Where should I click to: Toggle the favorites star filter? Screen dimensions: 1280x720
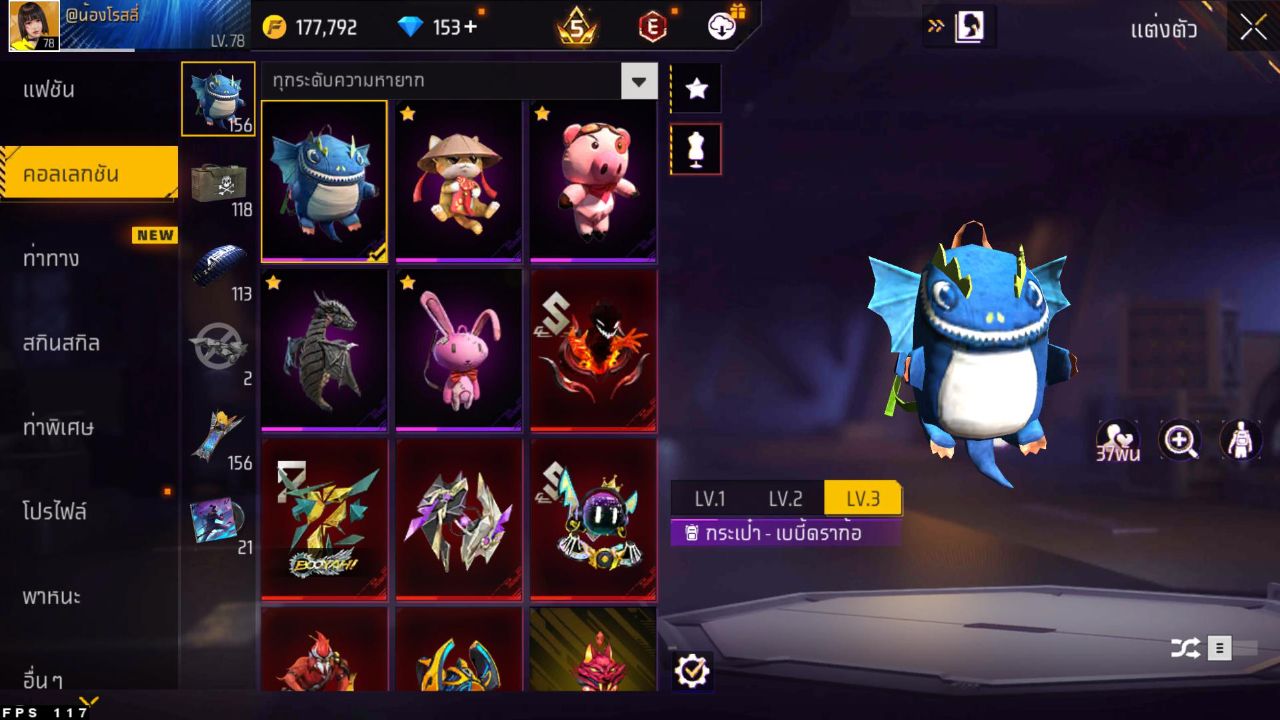696,89
